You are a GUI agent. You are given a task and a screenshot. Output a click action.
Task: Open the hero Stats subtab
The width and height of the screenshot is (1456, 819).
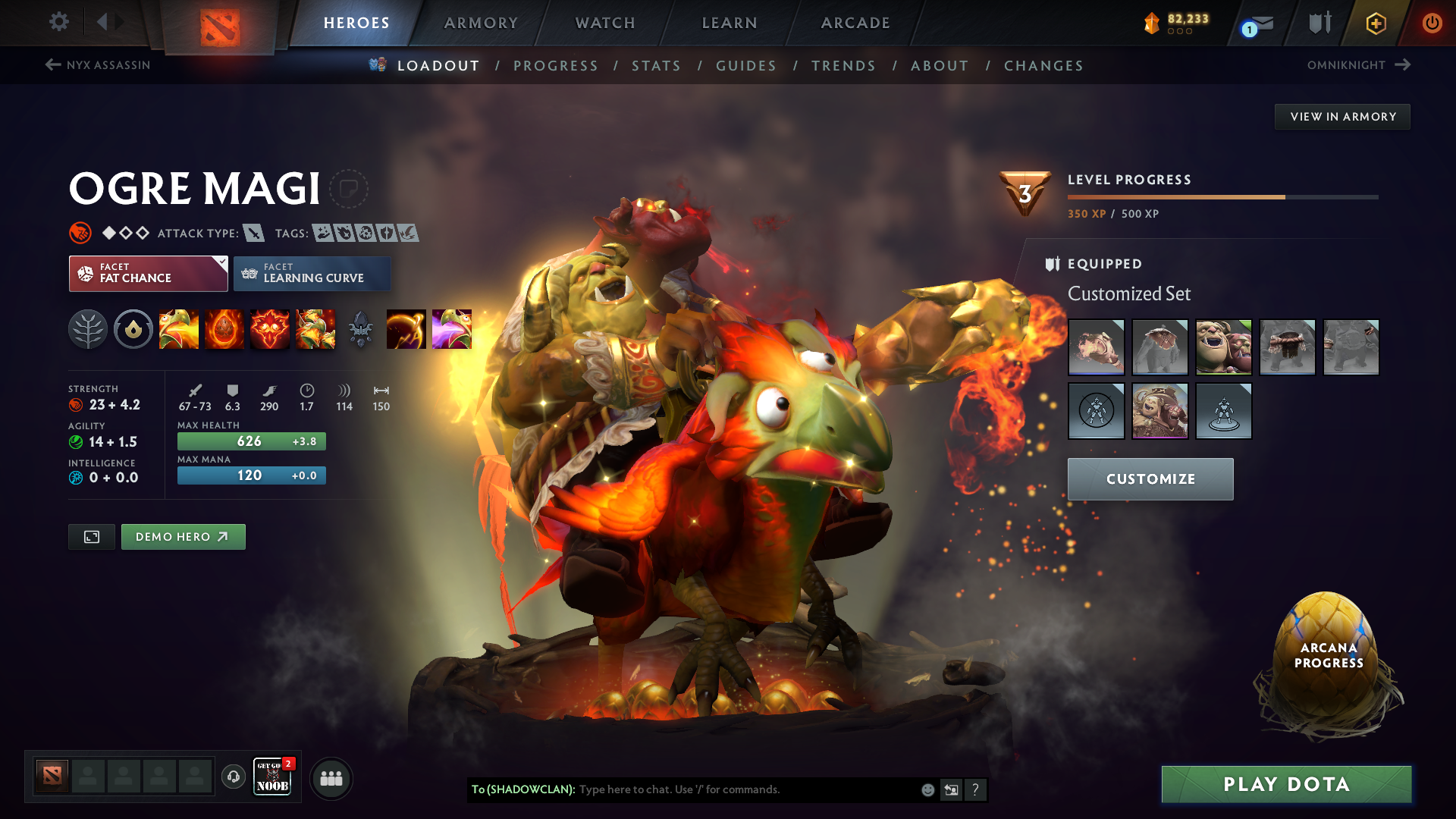point(657,66)
